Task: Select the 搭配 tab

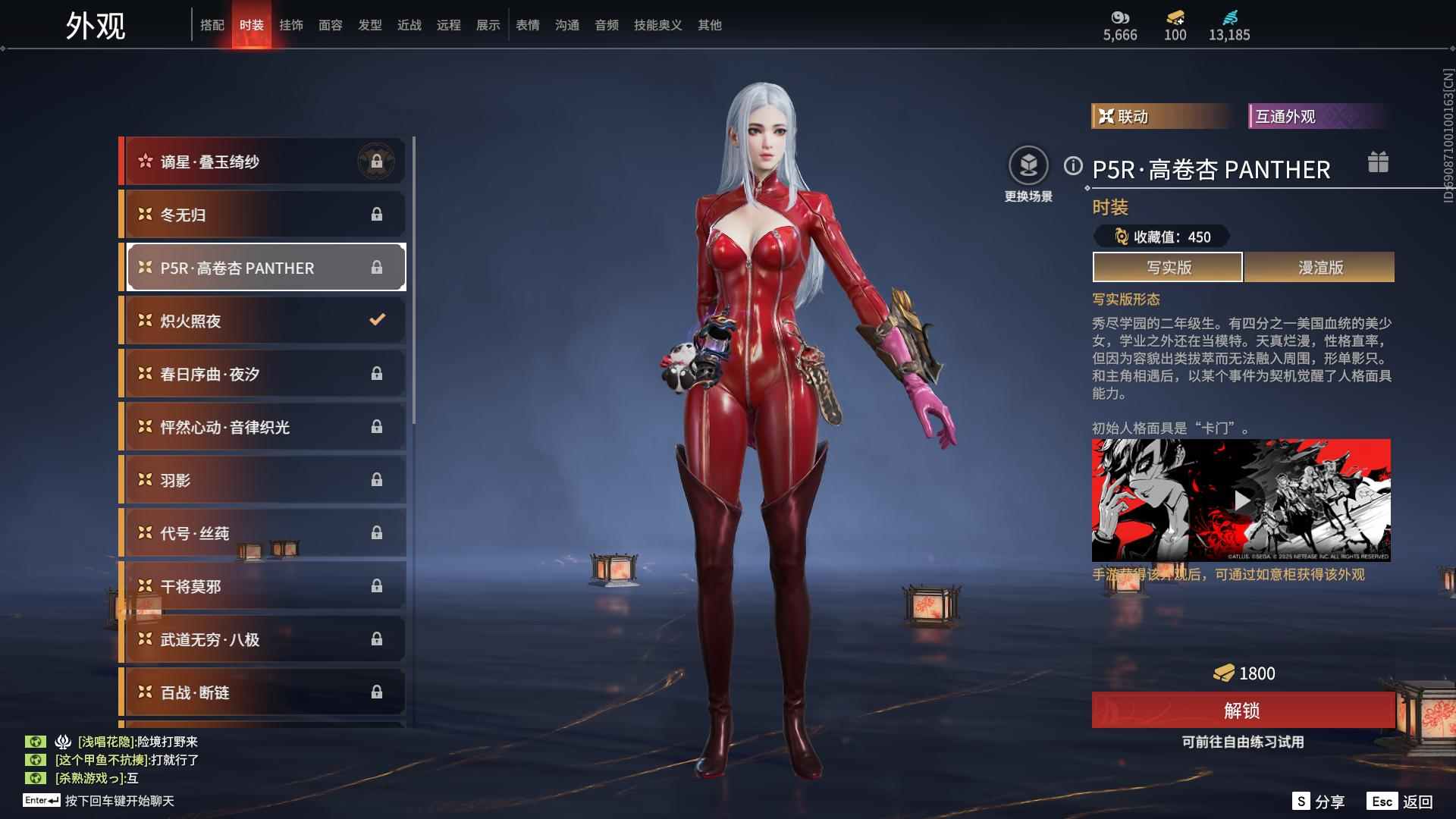Action: pyautogui.click(x=212, y=25)
